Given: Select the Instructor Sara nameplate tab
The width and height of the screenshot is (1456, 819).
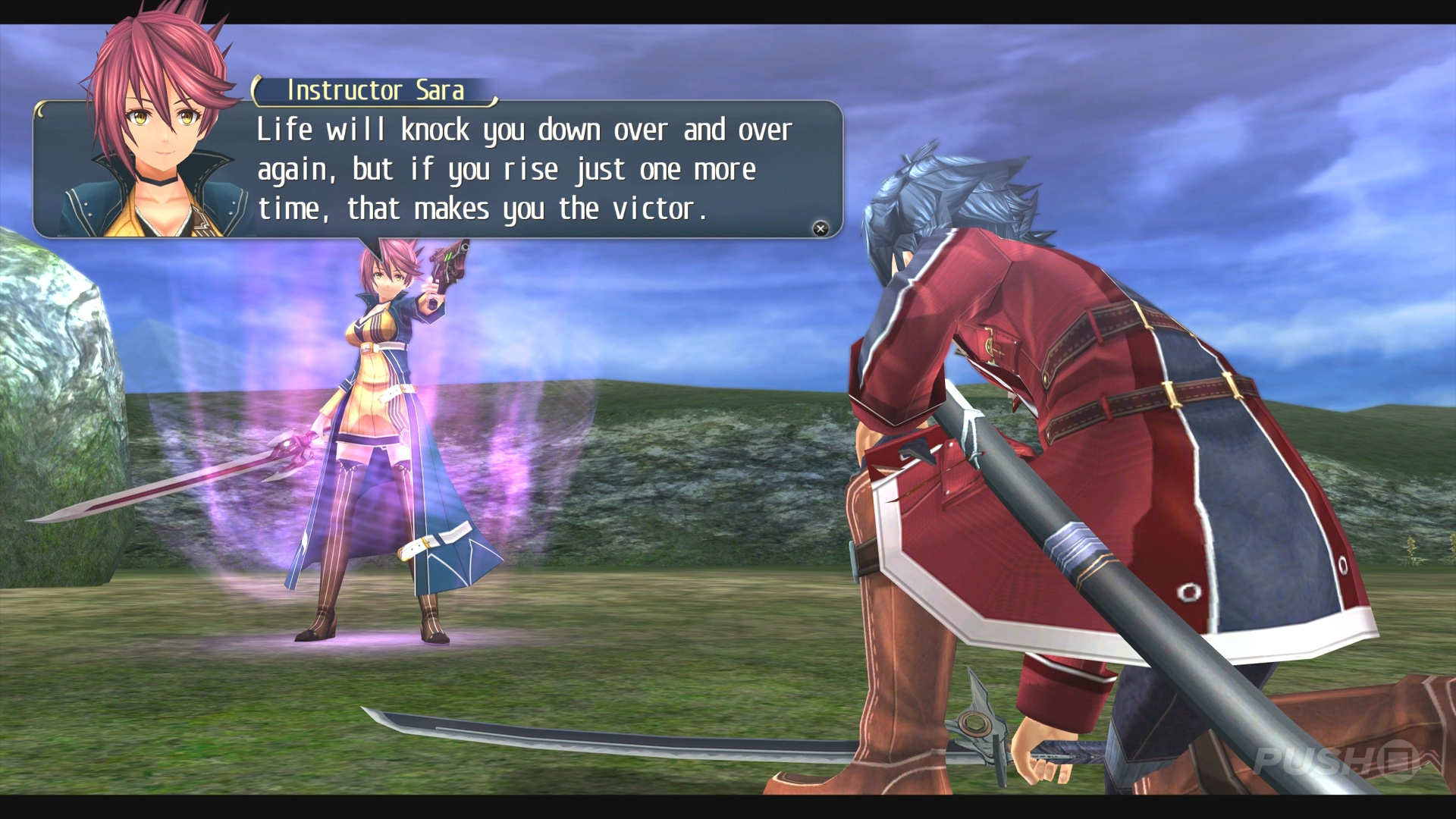Looking at the screenshot, I should (375, 89).
